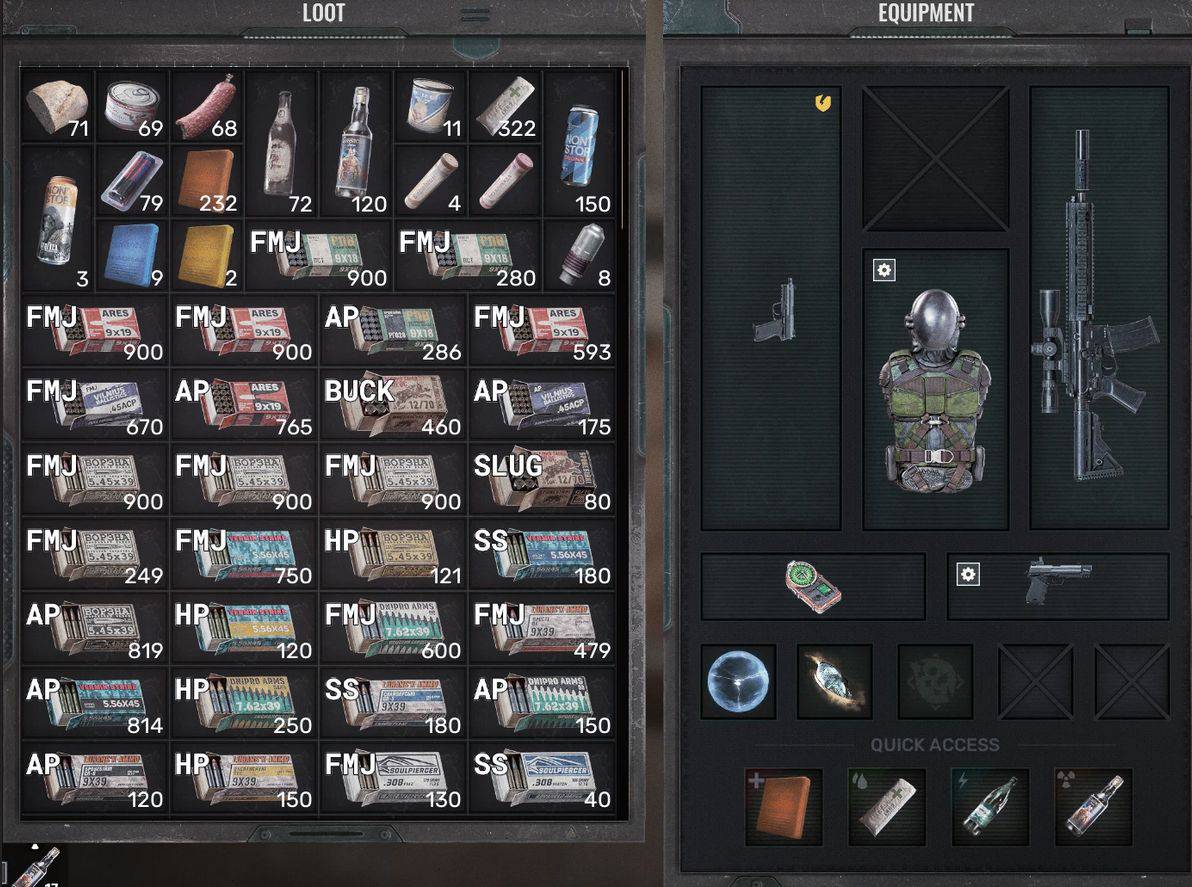Pick the sausage stack of 68

click(x=206, y=106)
